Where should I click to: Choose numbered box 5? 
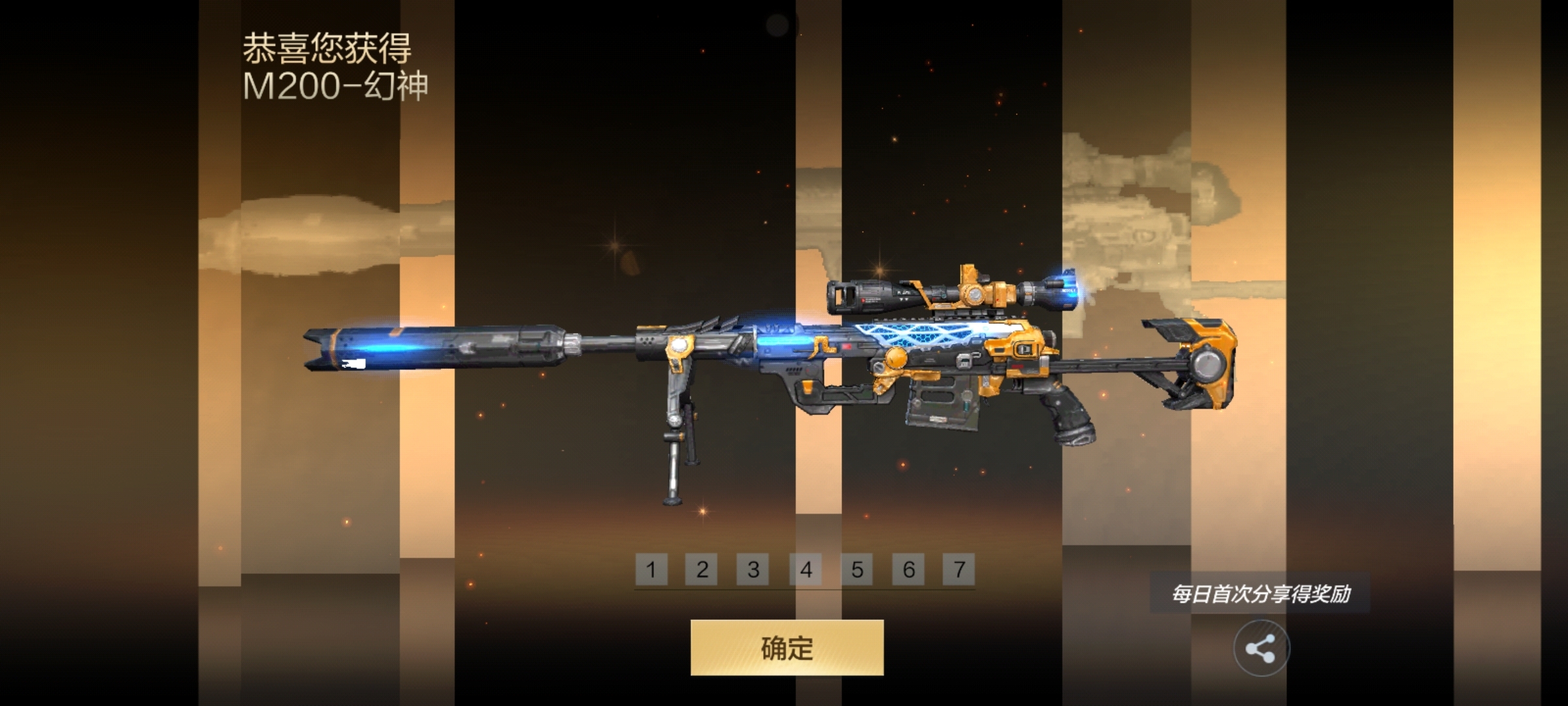[x=857, y=569]
